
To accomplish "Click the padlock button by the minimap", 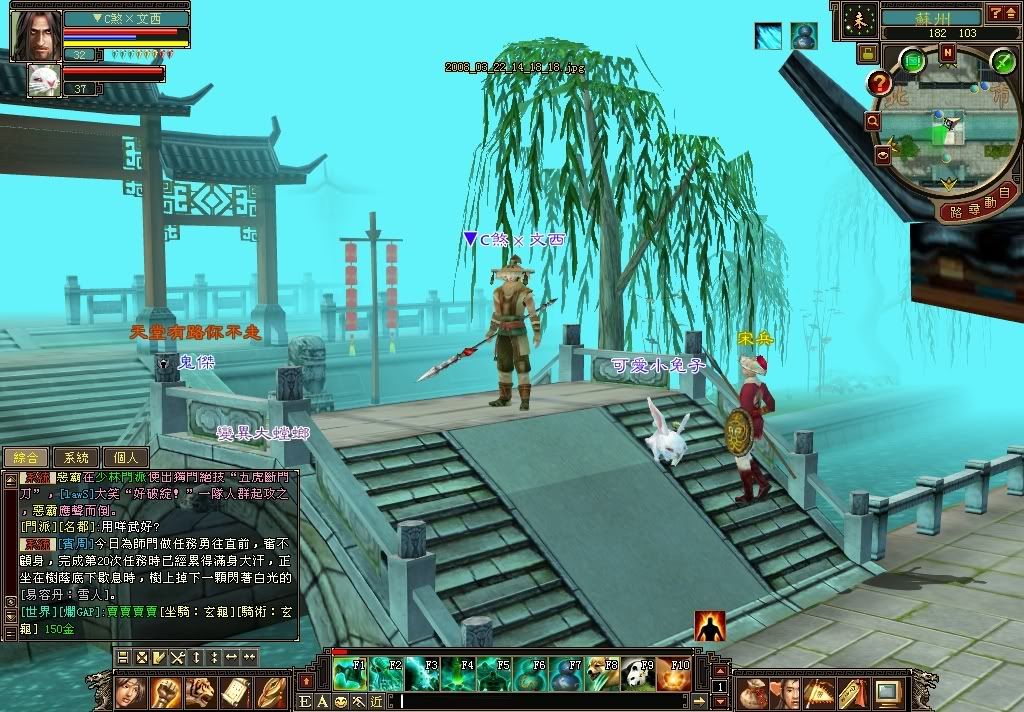I will 867,52.
